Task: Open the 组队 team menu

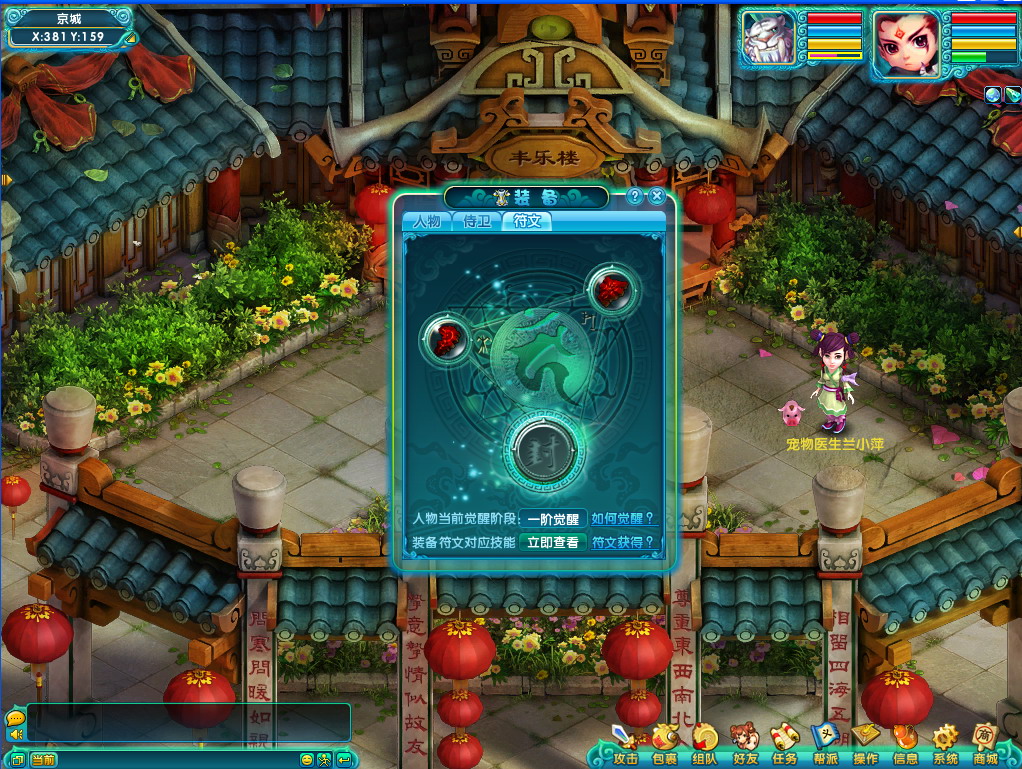Action: pos(705,744)
